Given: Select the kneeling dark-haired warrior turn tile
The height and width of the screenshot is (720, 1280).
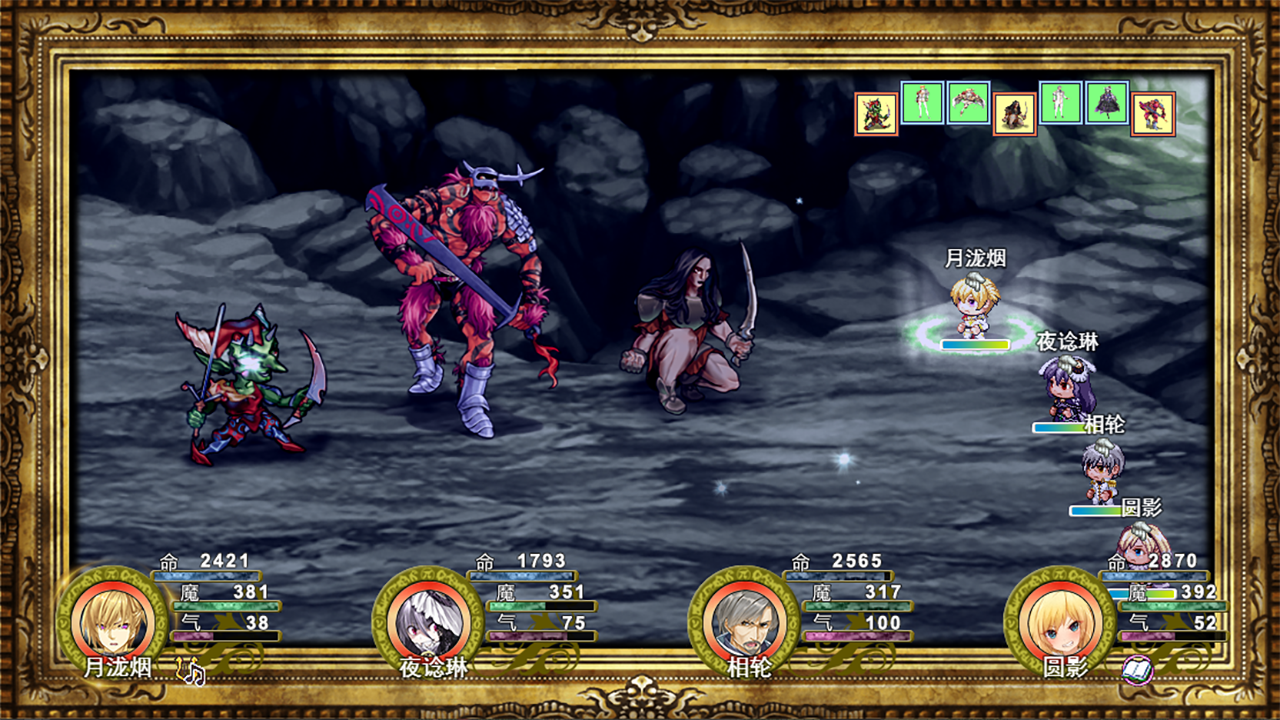Looking at the screenshot, I should pyautogui.click(x=1014, y=114).
